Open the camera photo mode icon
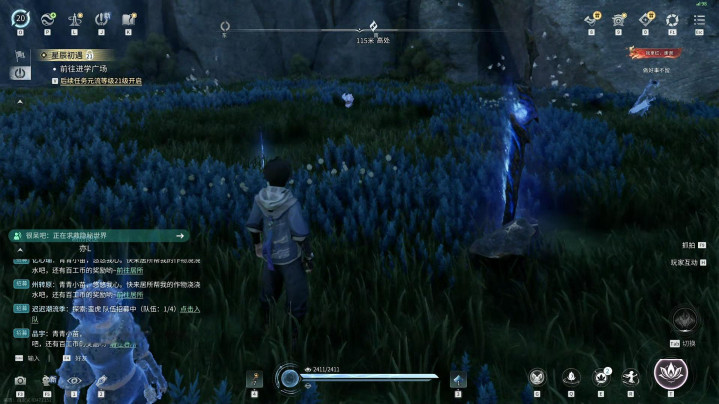This screenshot has width=719, height=404. click(x=20, y=381)
